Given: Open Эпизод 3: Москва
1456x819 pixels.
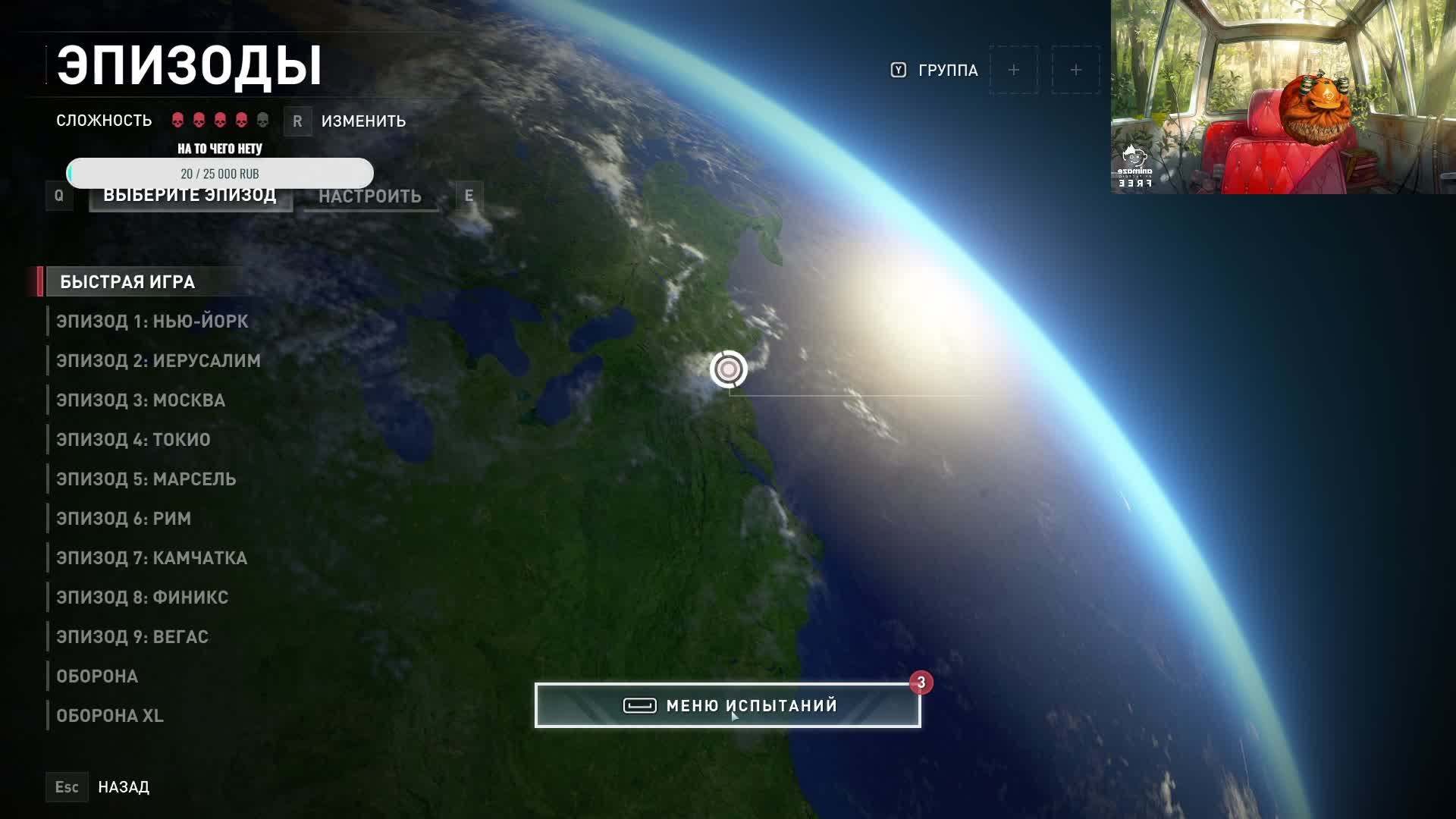Looking at the screenshot, I should click(x=140, y=400).
